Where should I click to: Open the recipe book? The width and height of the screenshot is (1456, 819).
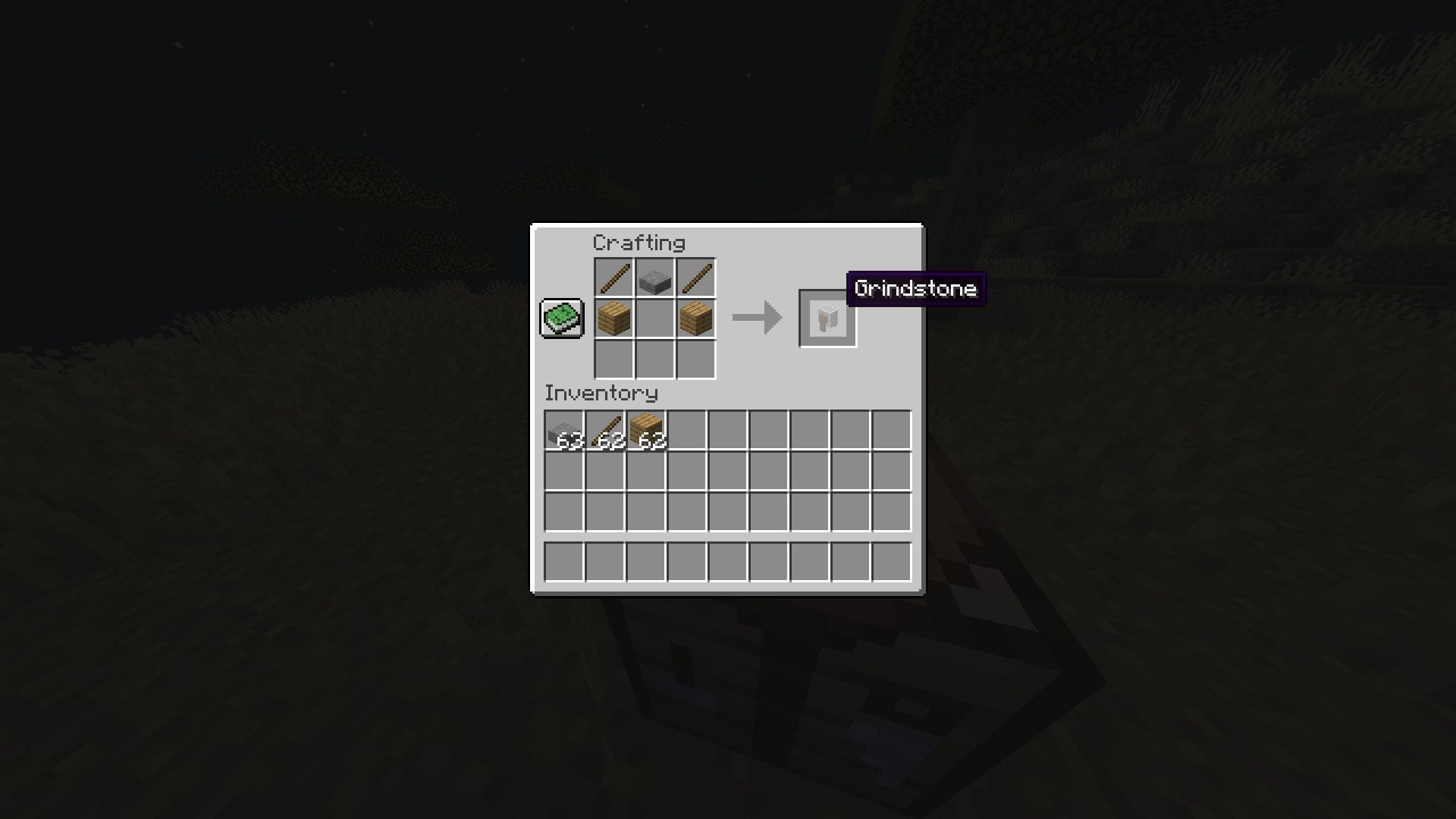pyautogui.click(x=560, y=319)
